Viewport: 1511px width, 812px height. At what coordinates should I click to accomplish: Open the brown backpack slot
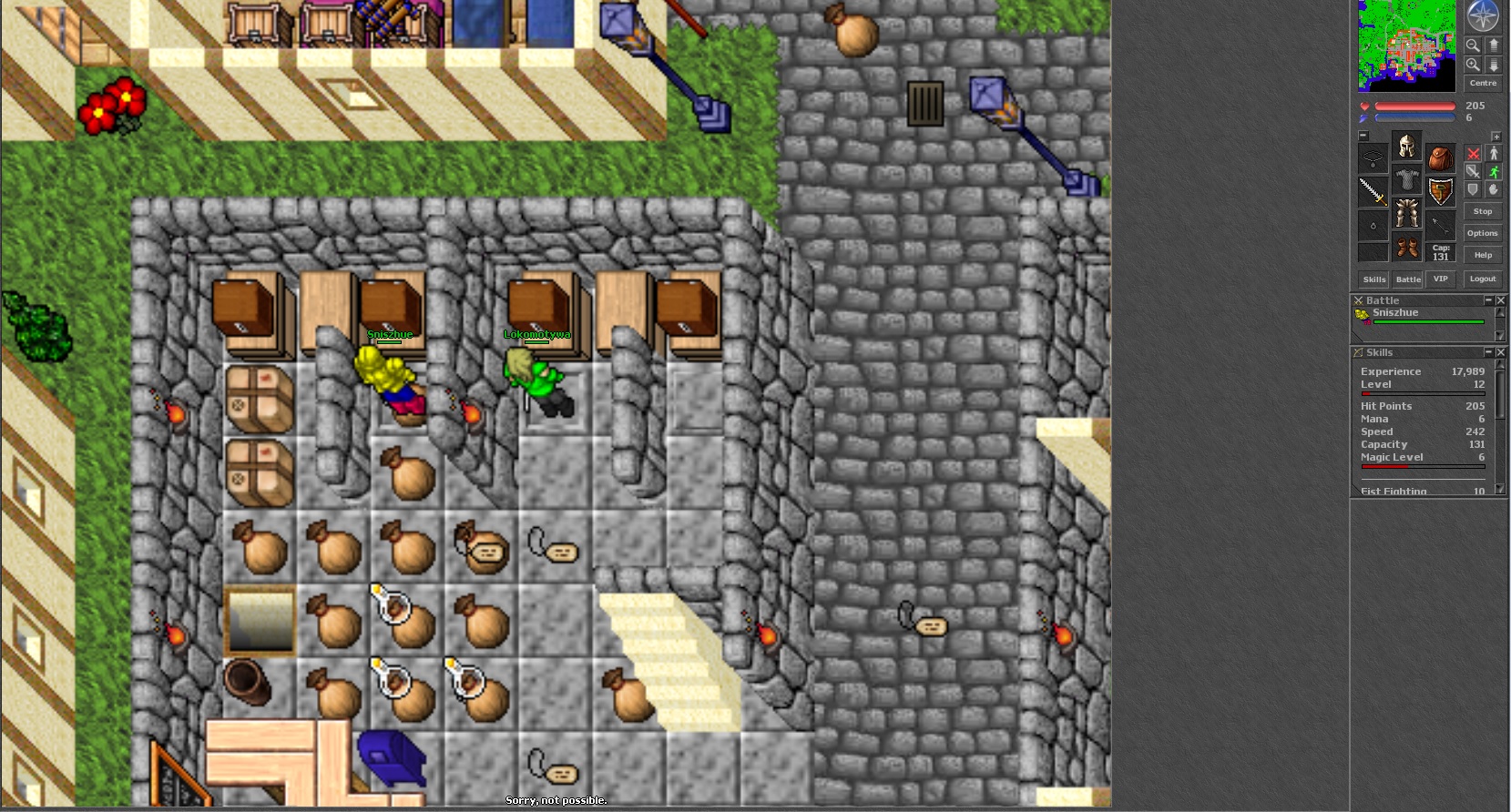pyautogui.click(x=1440, y=158)
